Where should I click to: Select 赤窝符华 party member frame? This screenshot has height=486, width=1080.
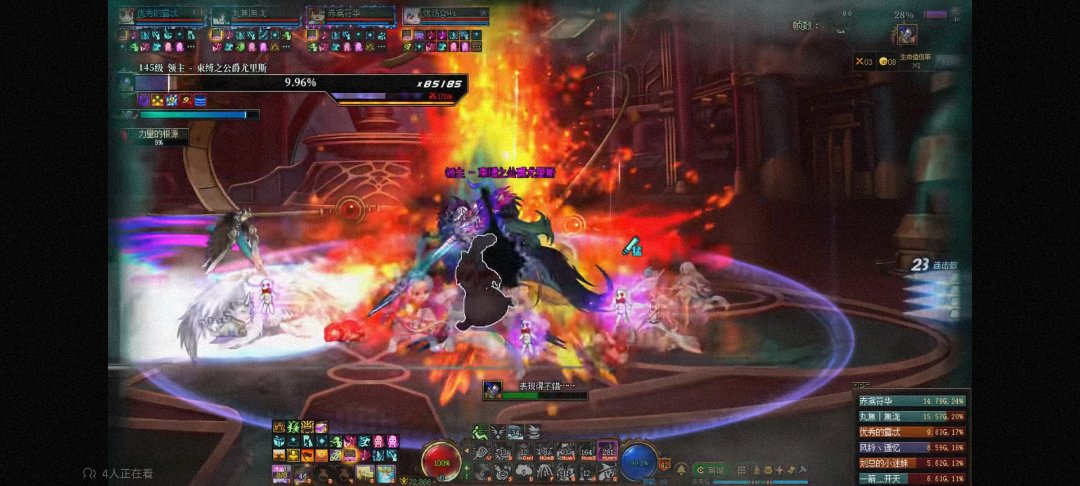click(347, 16)
